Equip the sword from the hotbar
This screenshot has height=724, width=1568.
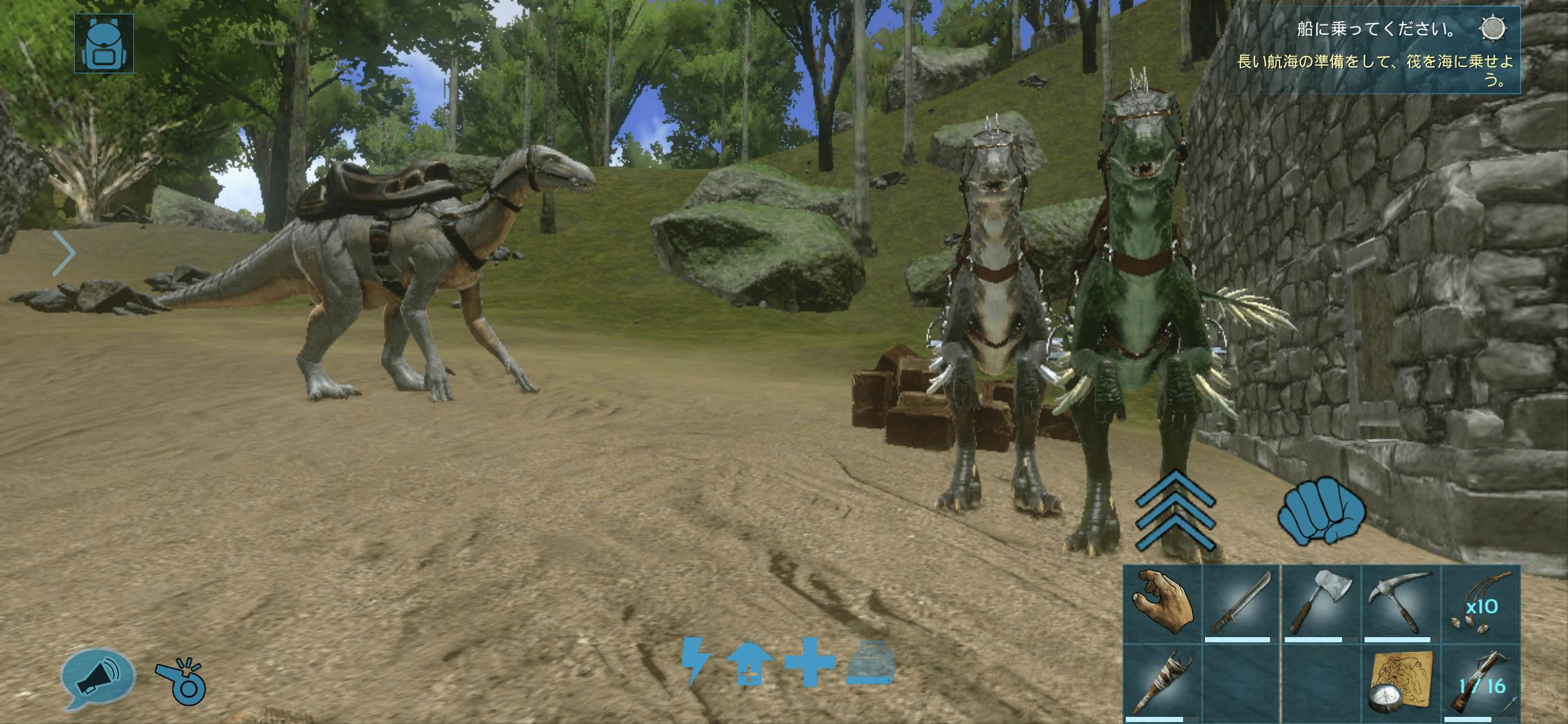1240,604
